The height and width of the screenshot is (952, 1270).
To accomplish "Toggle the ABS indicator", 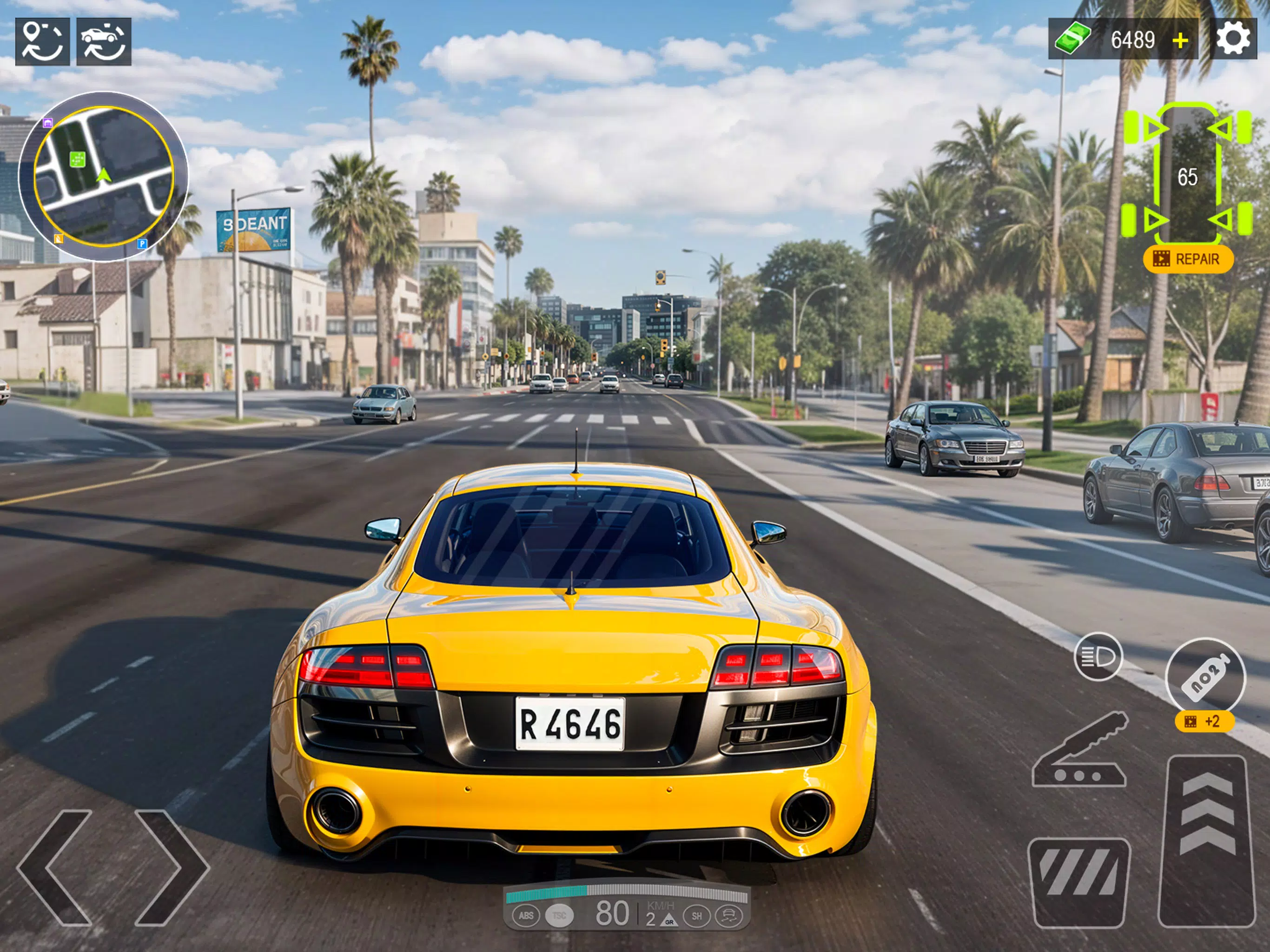I will 527,916.
